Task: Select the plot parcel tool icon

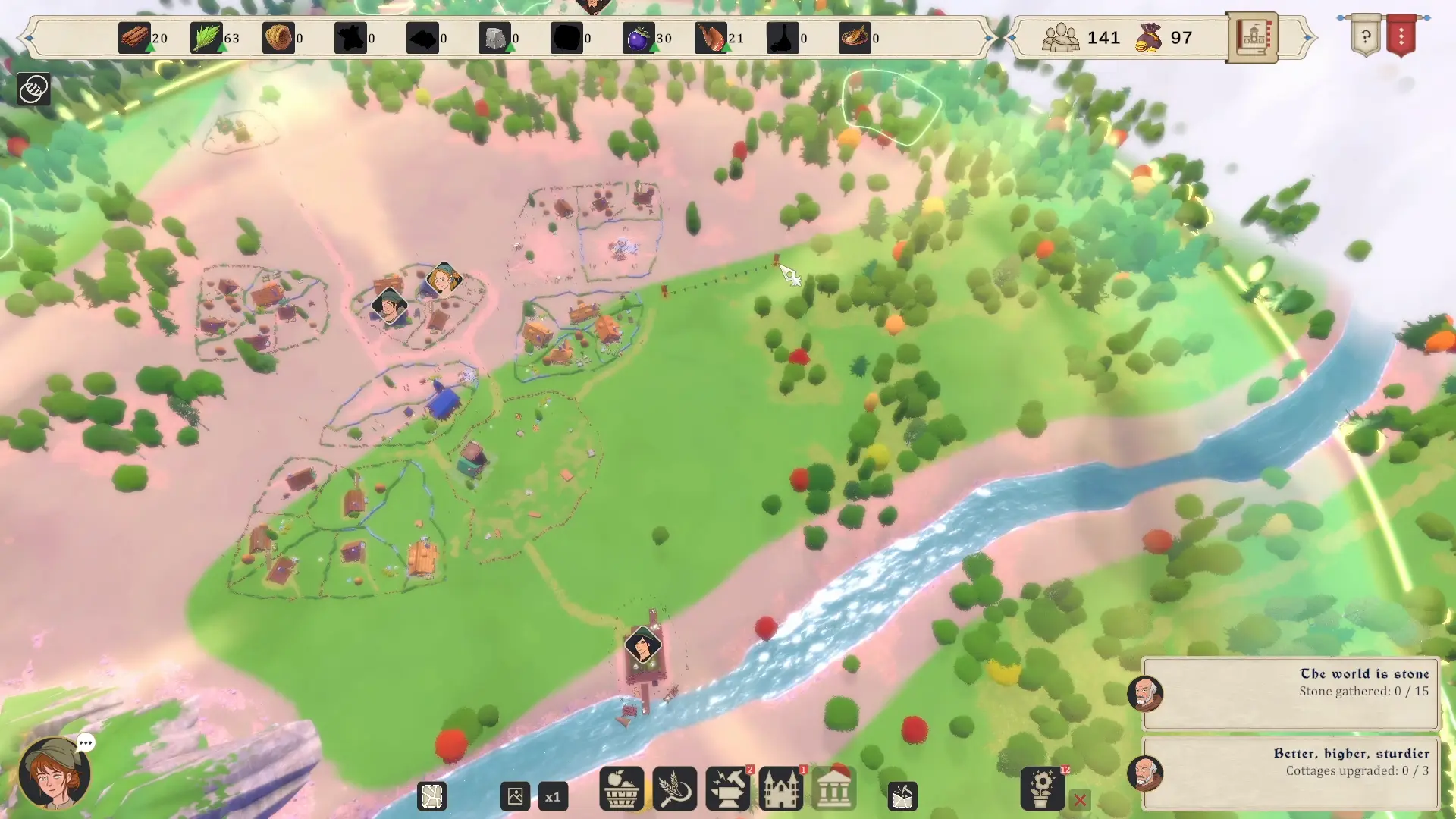Action: pyautogui.click(x=432, y=796)
